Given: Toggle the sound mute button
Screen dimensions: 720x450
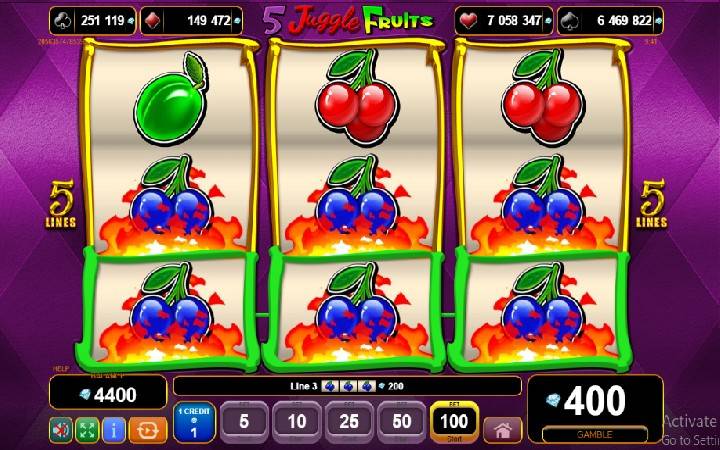Looking at the screenshot, I should [x=62, y=430].
